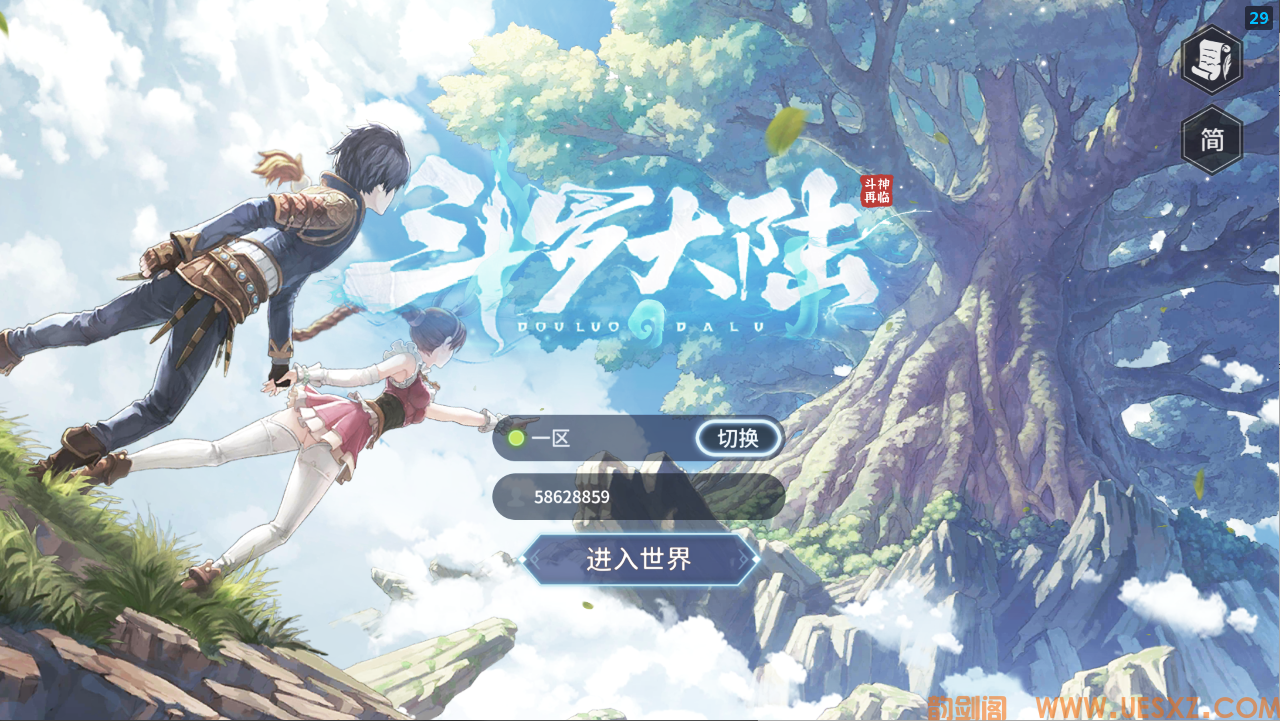Click the green server status dot
The width and height of the screenshot is (1280, 721).
516,437
